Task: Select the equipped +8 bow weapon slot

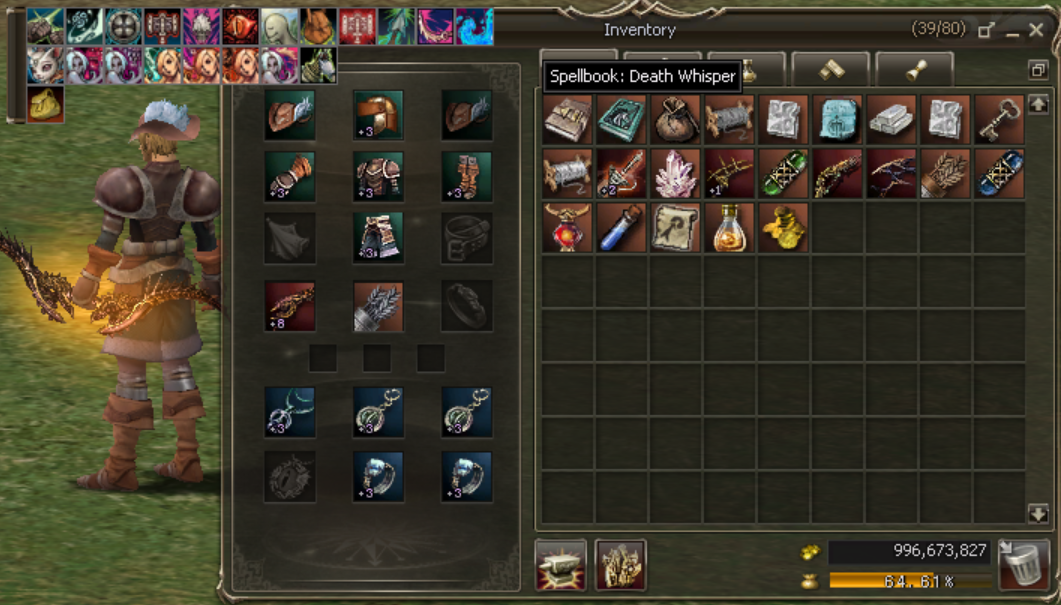Action: click(290, 305)
